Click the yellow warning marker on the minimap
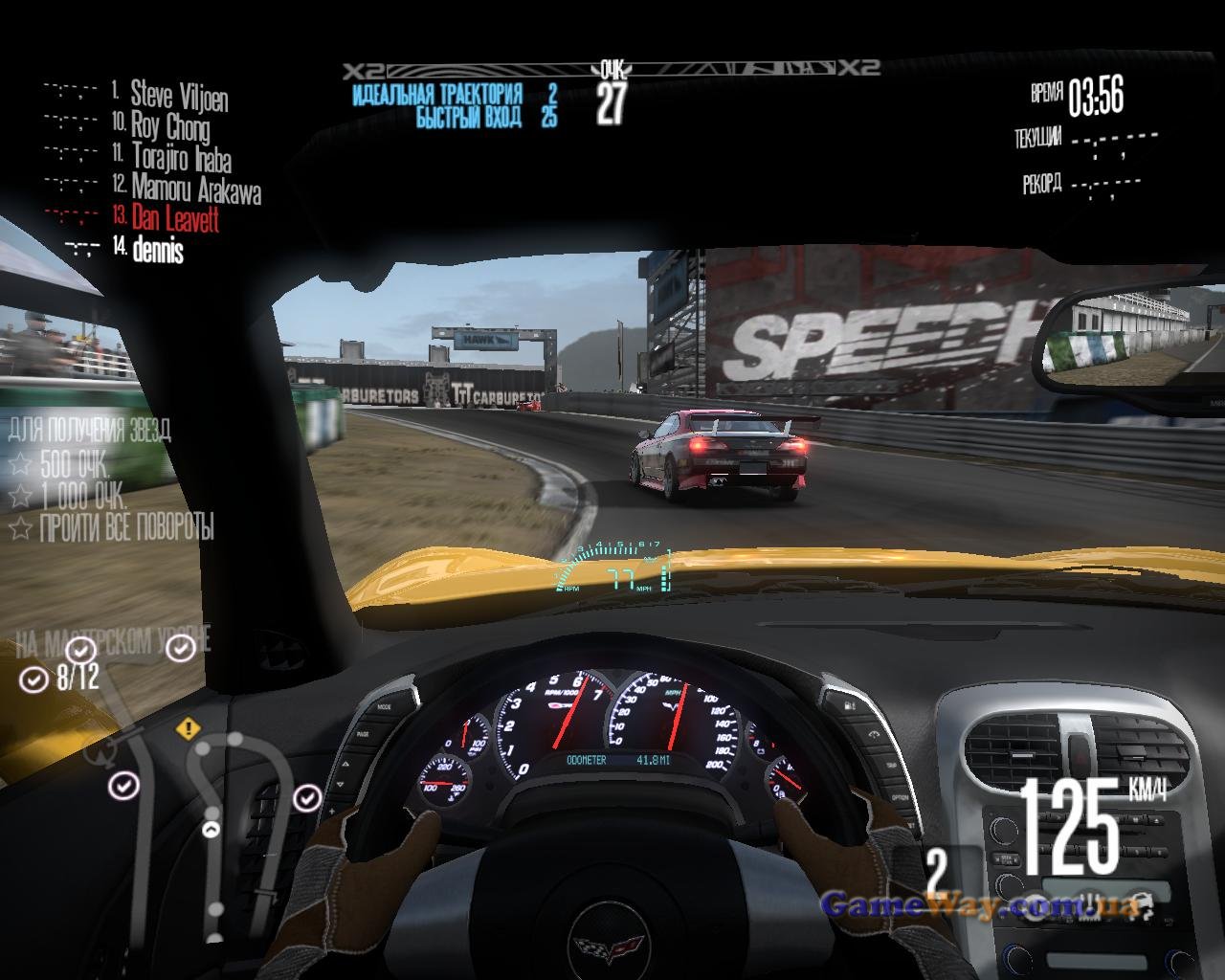This screenshot has height=980, width=1225. point(189,728)
